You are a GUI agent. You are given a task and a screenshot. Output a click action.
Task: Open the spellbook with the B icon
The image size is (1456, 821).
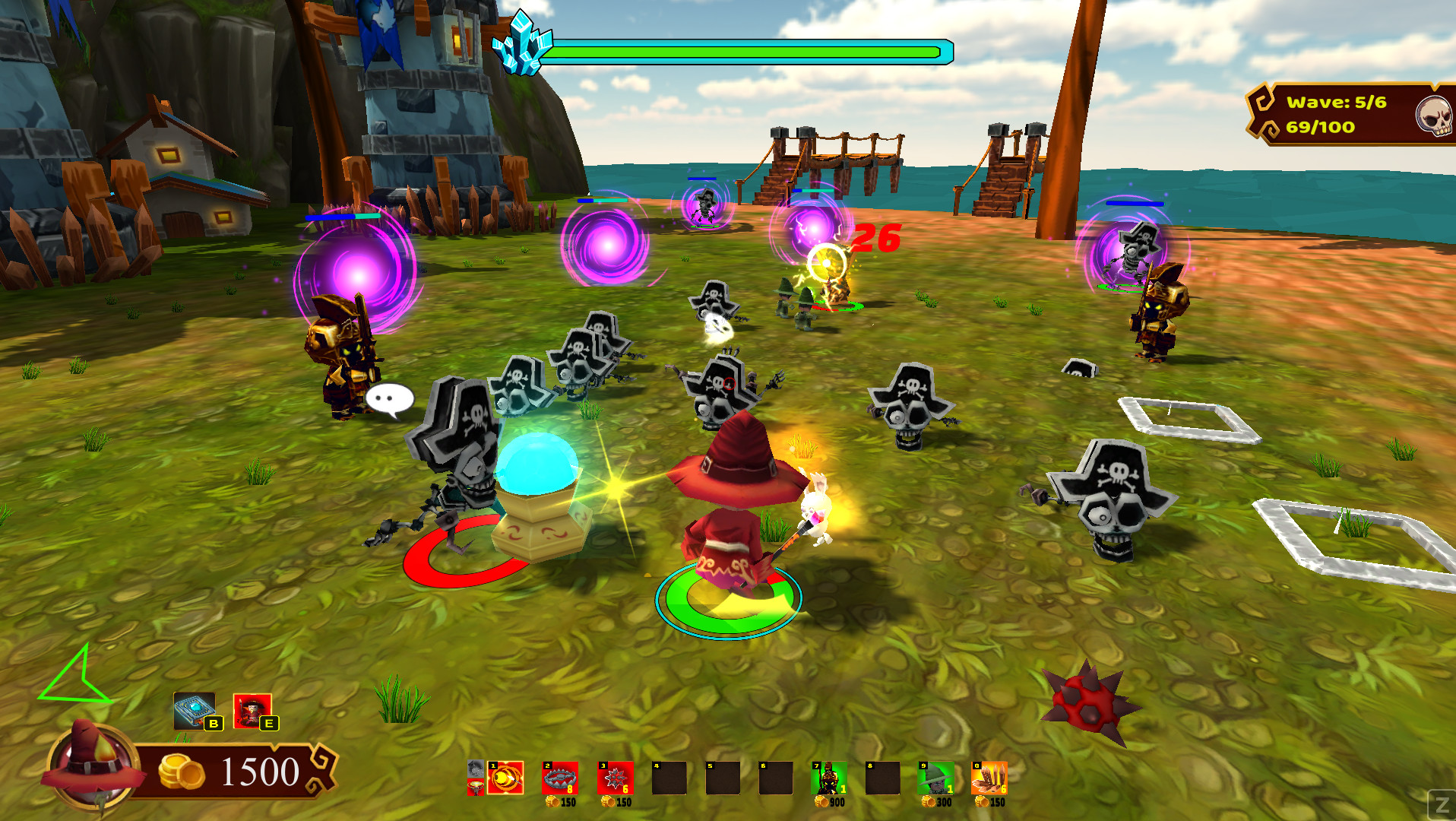click(x=194, y=711)
